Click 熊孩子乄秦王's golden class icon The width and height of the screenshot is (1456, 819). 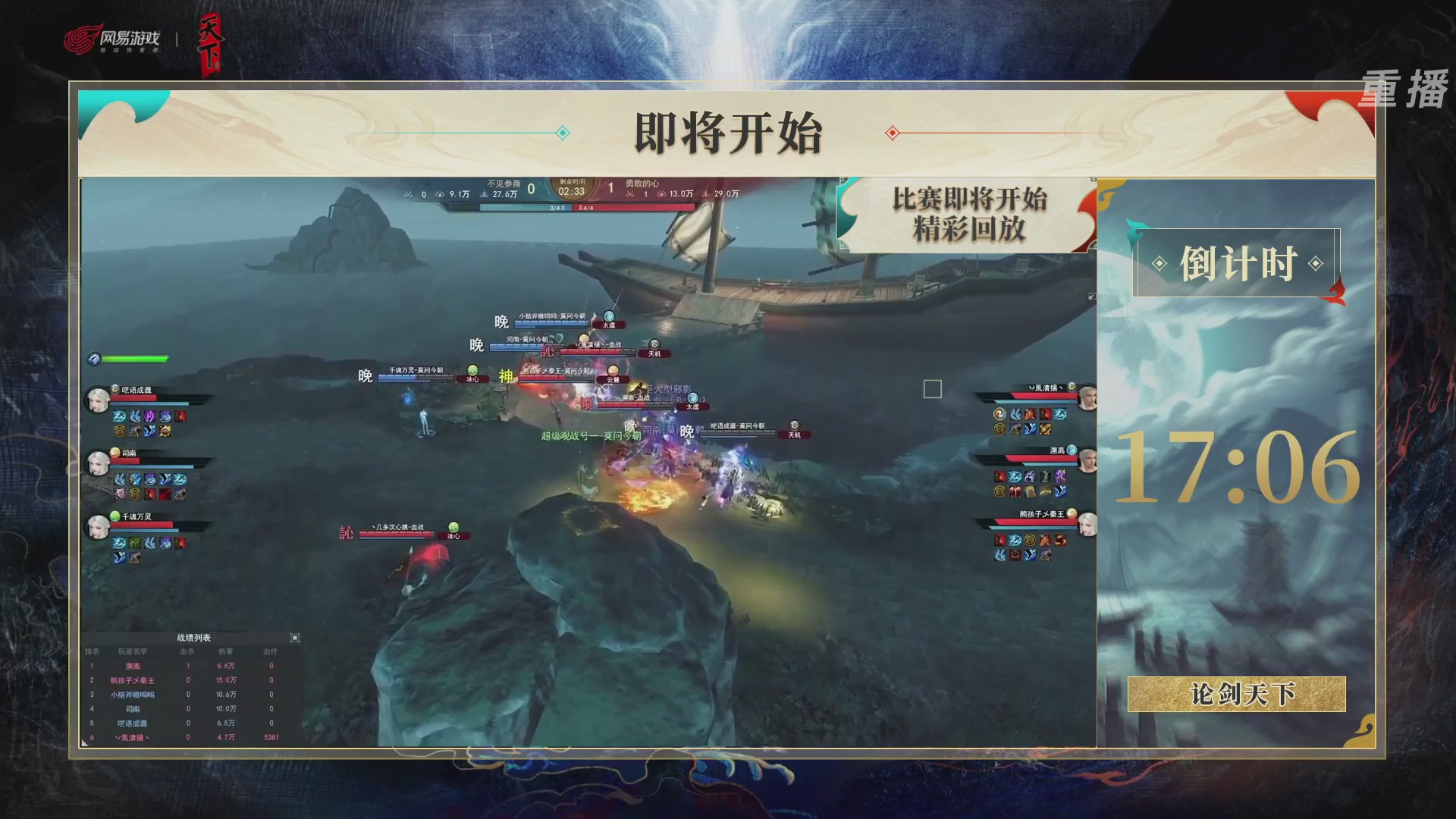(1072, 513)
